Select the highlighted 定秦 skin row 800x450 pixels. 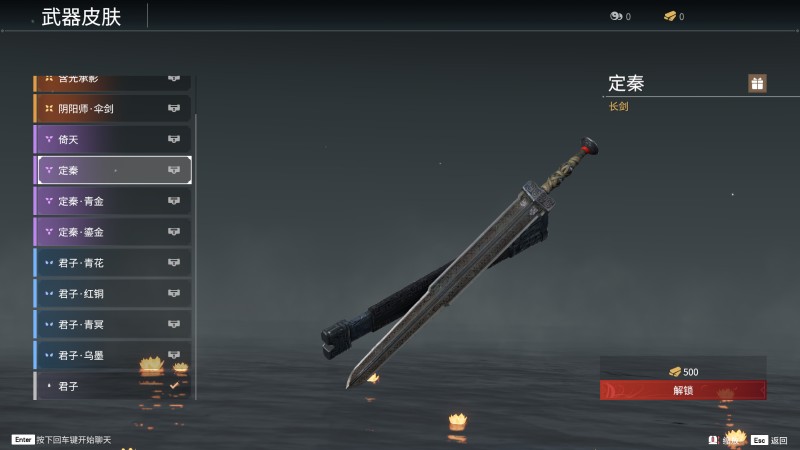tap(114, 170)
